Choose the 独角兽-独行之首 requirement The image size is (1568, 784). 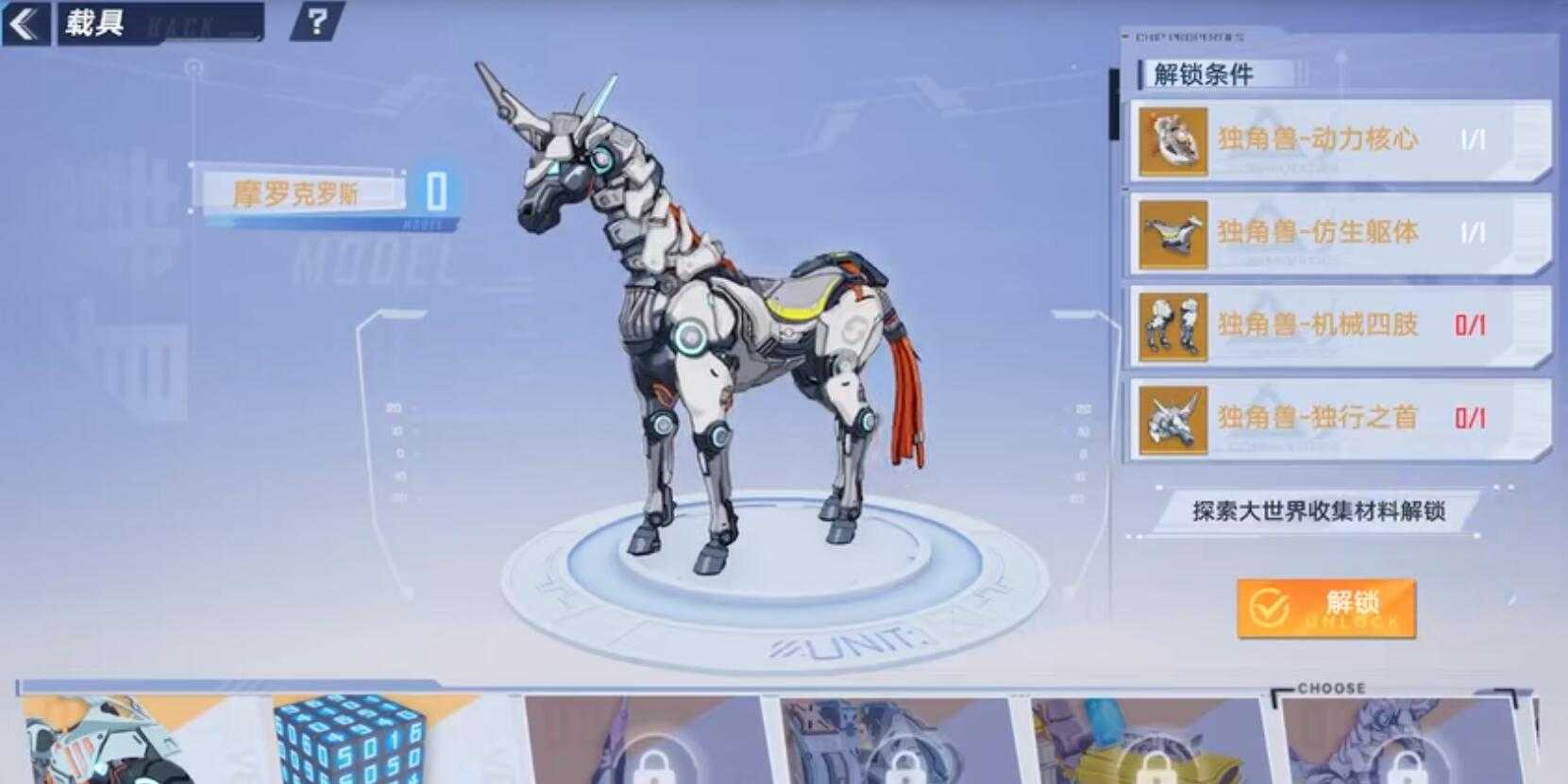point(1339,418)
